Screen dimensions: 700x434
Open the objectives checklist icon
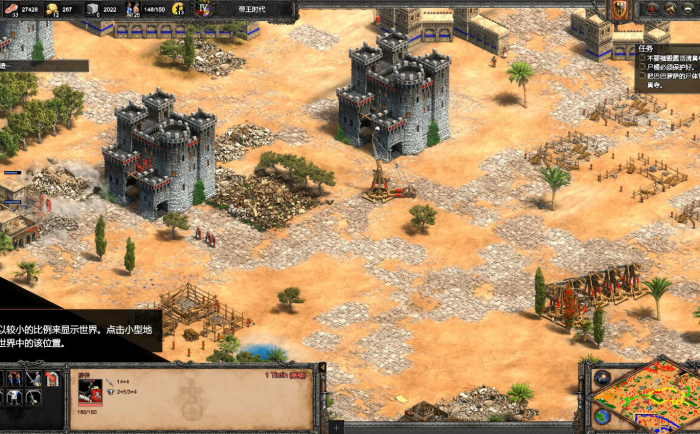[651, 9]
